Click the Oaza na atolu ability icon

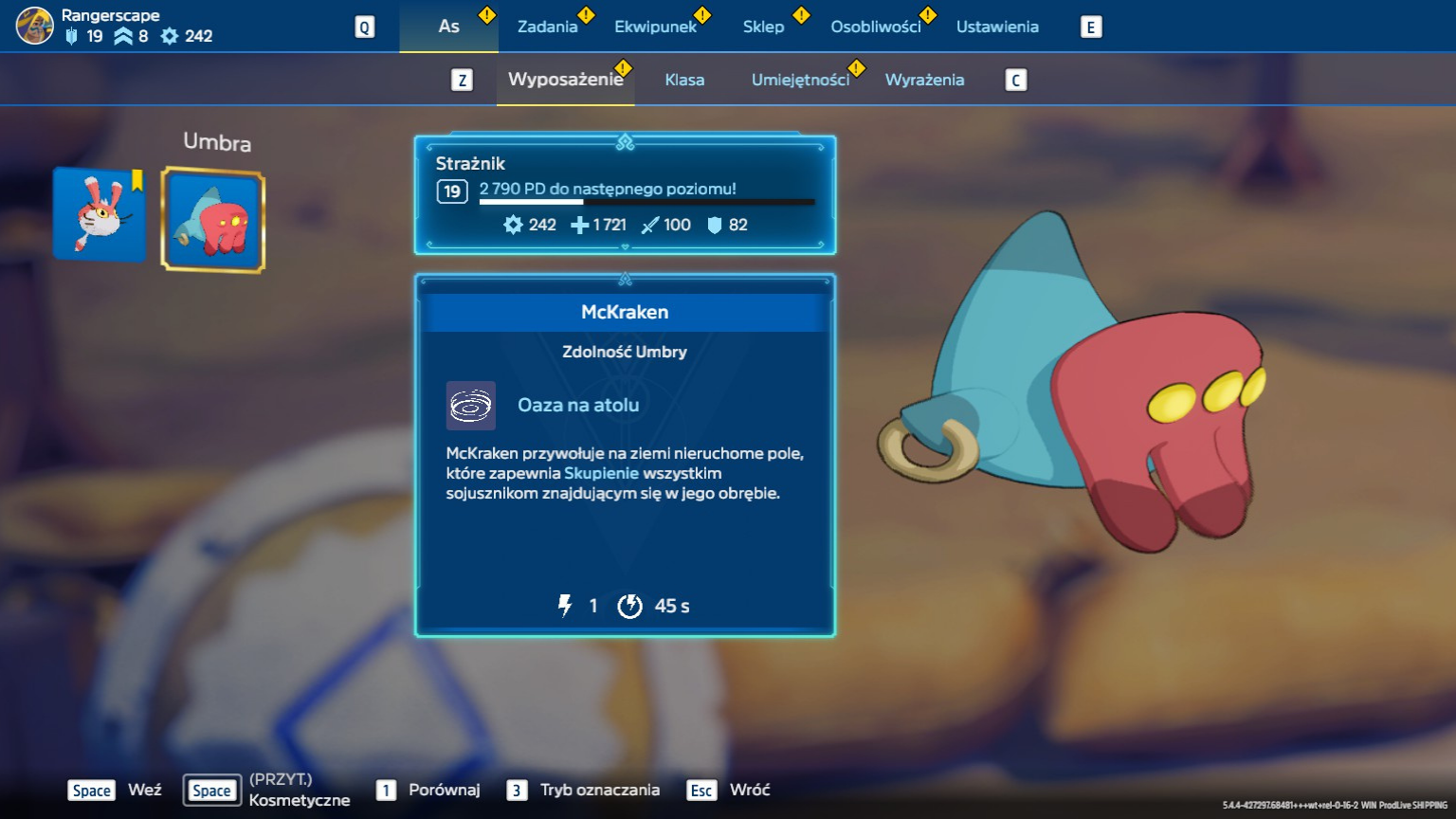[x=471, y=406]
